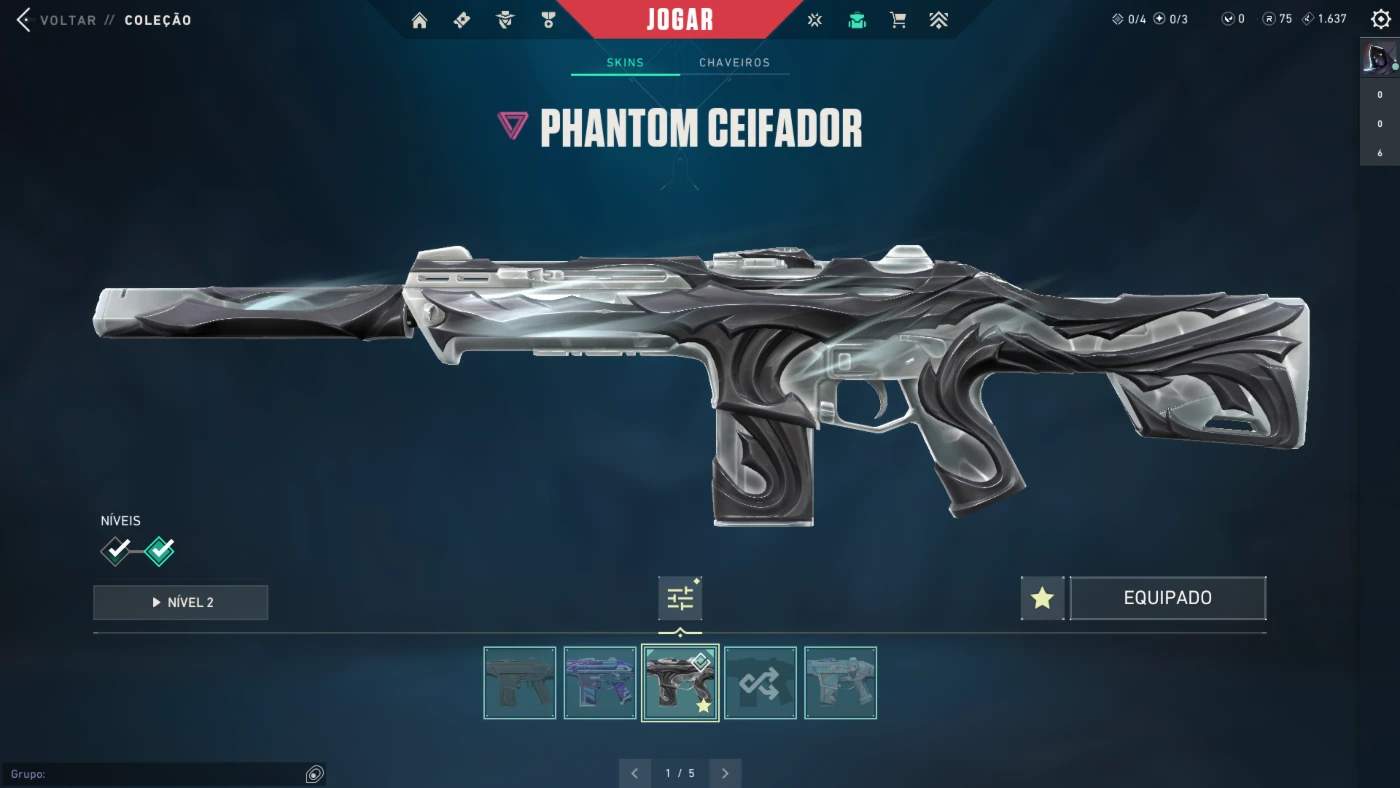This screenshot has height=788, width=1400.
Task: Open the sliders filter button
Action: tap(680, 599)
